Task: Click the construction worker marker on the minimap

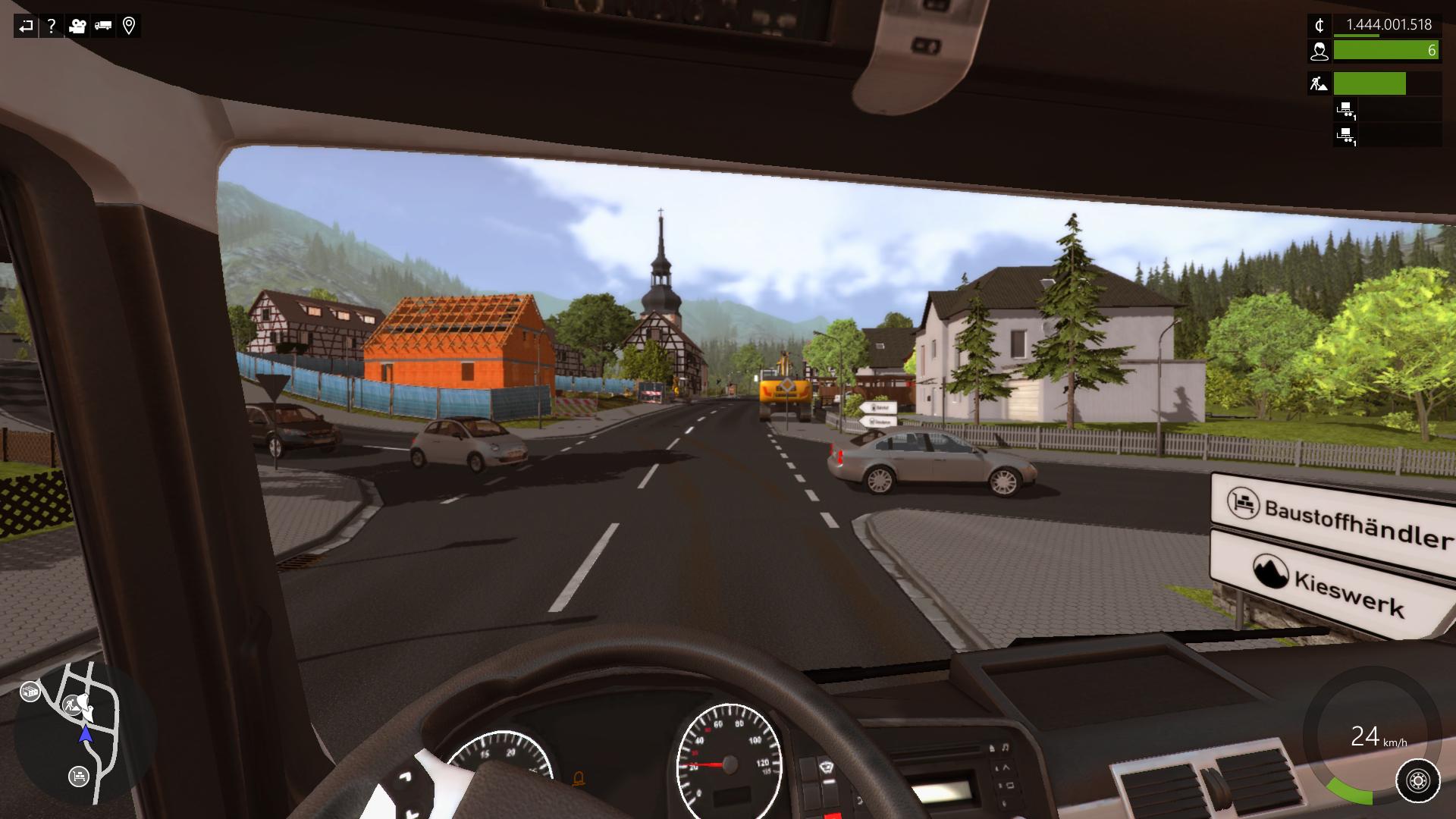Action: [73, 705]
